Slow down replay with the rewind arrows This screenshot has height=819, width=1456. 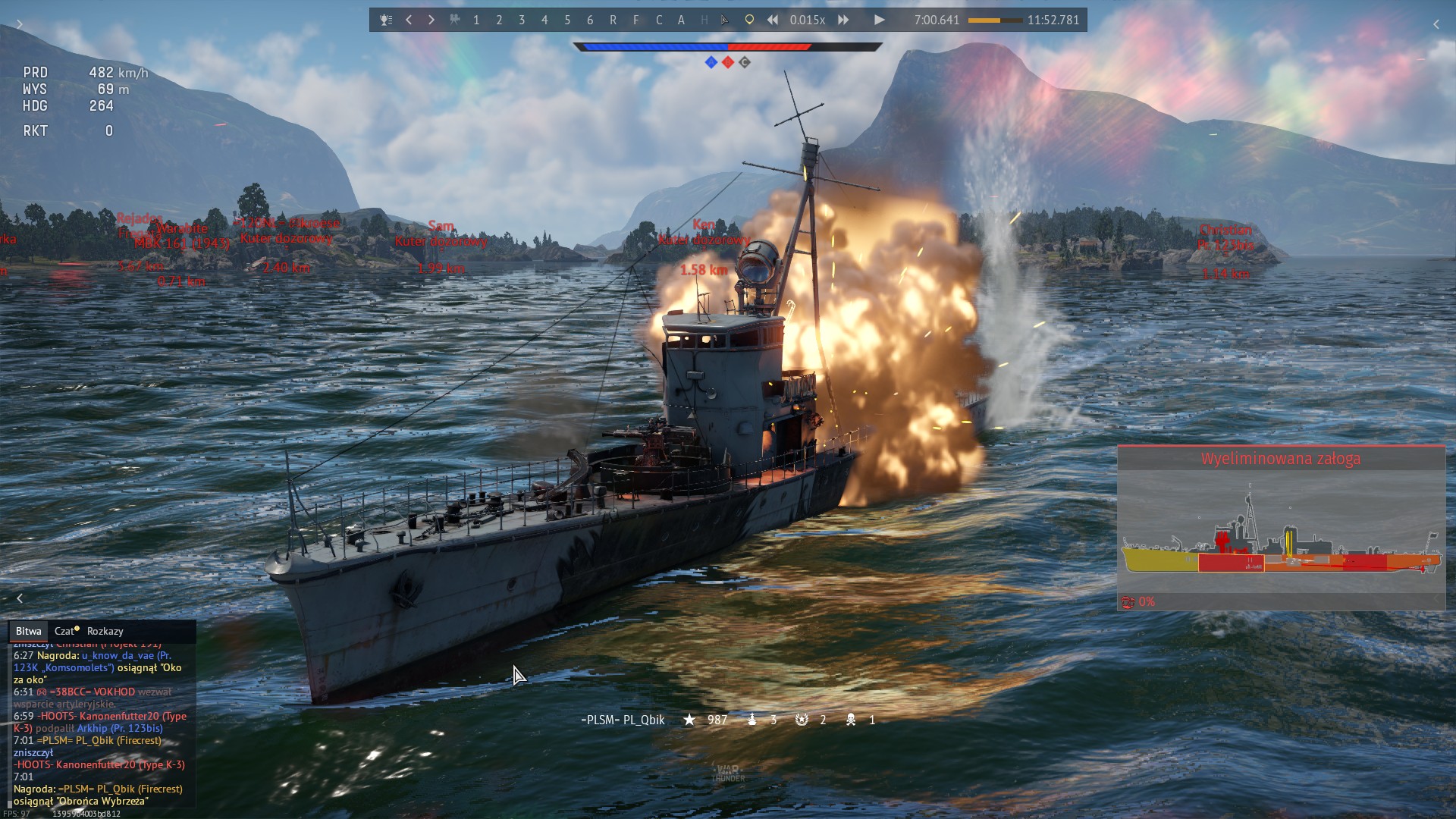(x=773, y=20)
